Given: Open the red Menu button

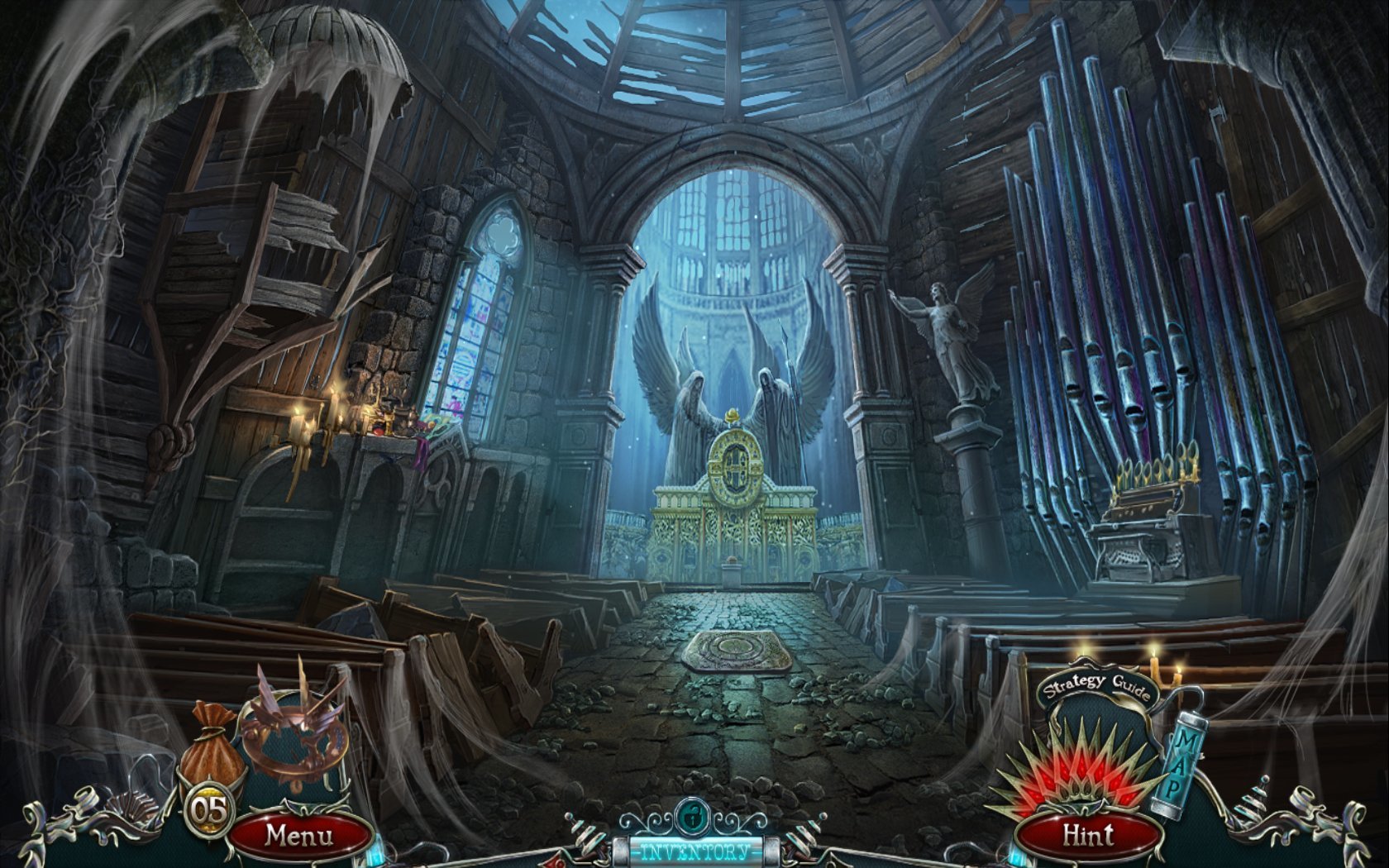Looking at the screenshot, I should (299, 836).
